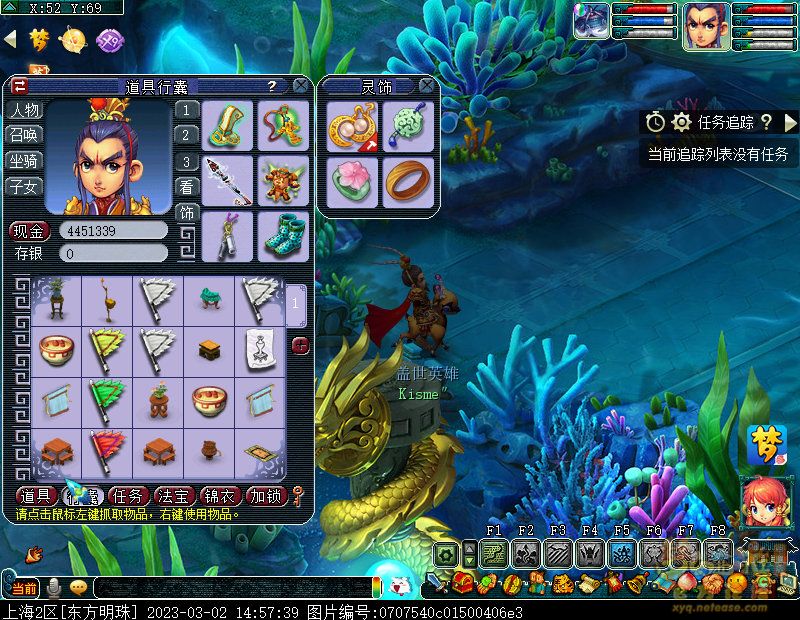The image size is (800, 620).
Task: Show the 锦衣 costume tab
Action: click(221, 496)
